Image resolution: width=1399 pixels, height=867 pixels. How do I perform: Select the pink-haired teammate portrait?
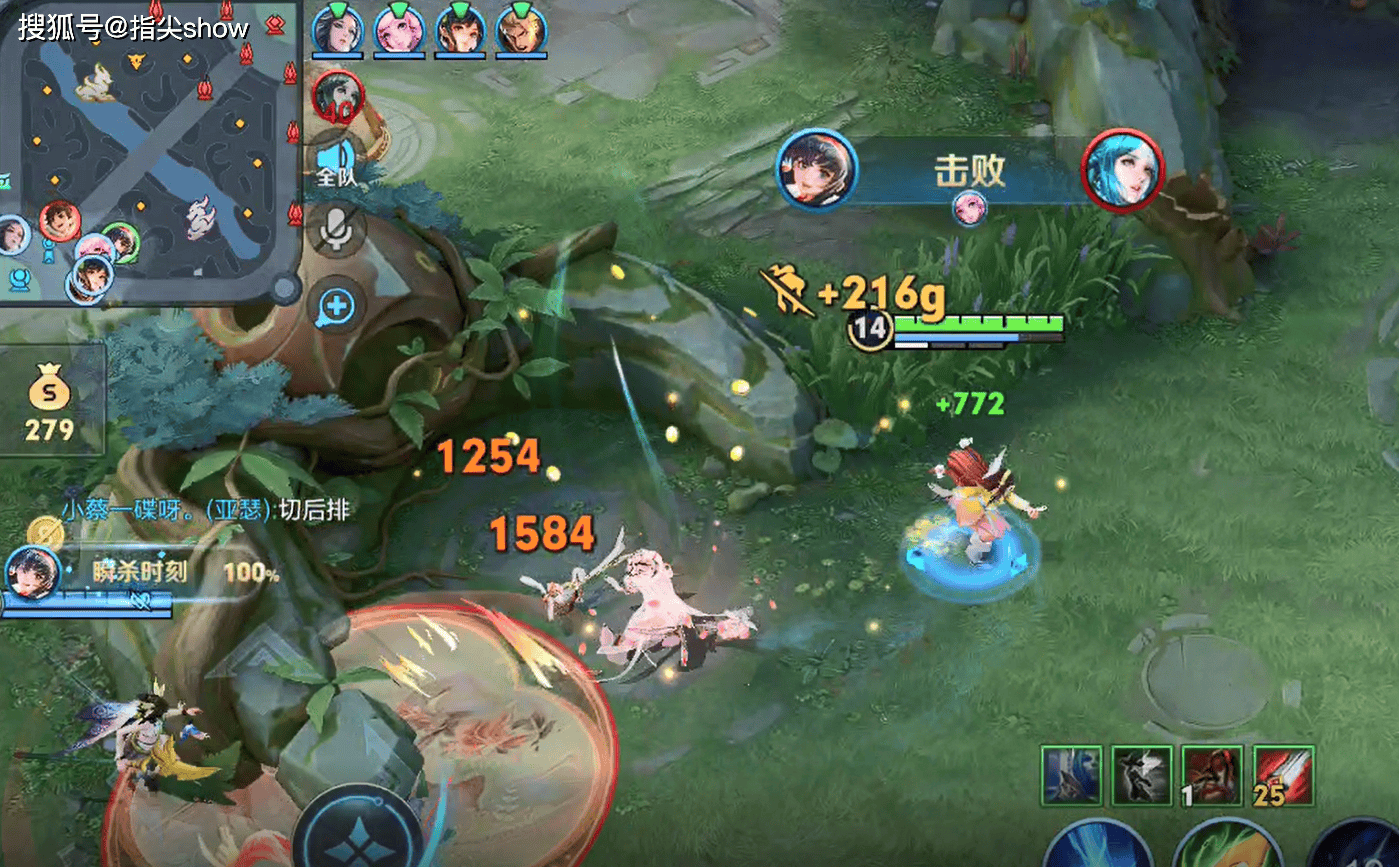[399, 28]
